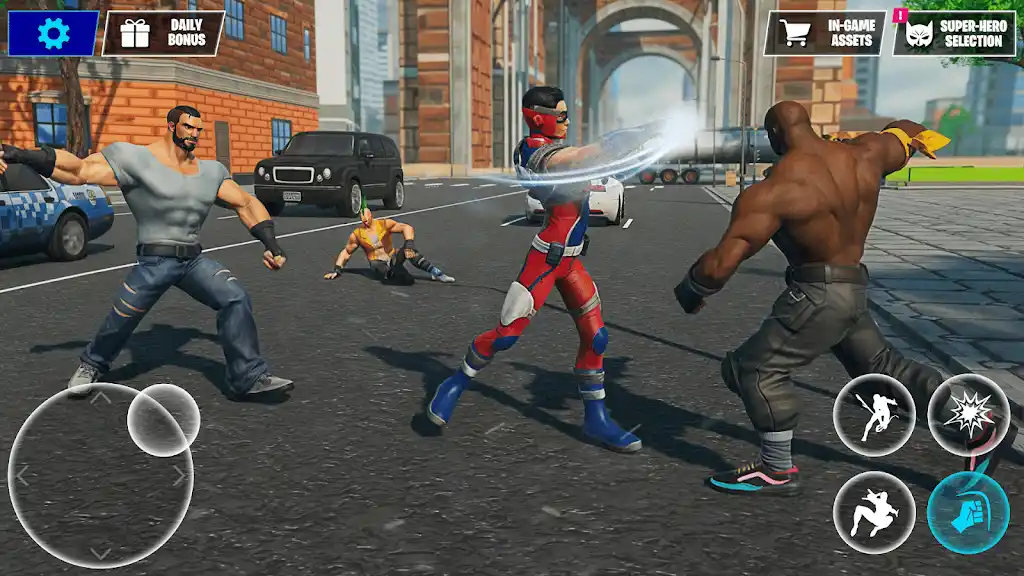Claim the Daily Bonus gift
The image size is (1024, 576).
164,33
